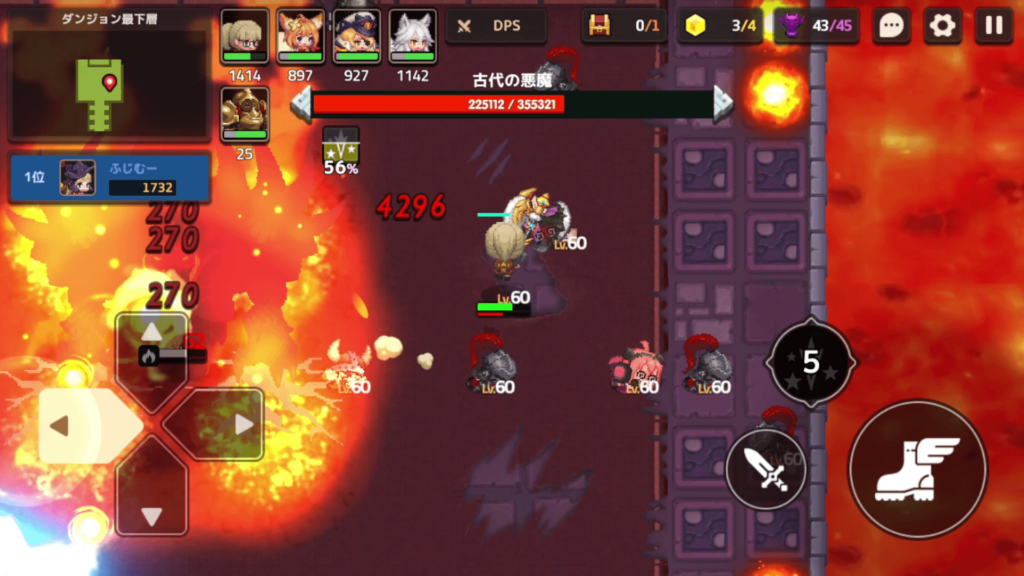Select the white-haired hero portrait
This screenshot has height=576, width=1024.
coord(412,38)
